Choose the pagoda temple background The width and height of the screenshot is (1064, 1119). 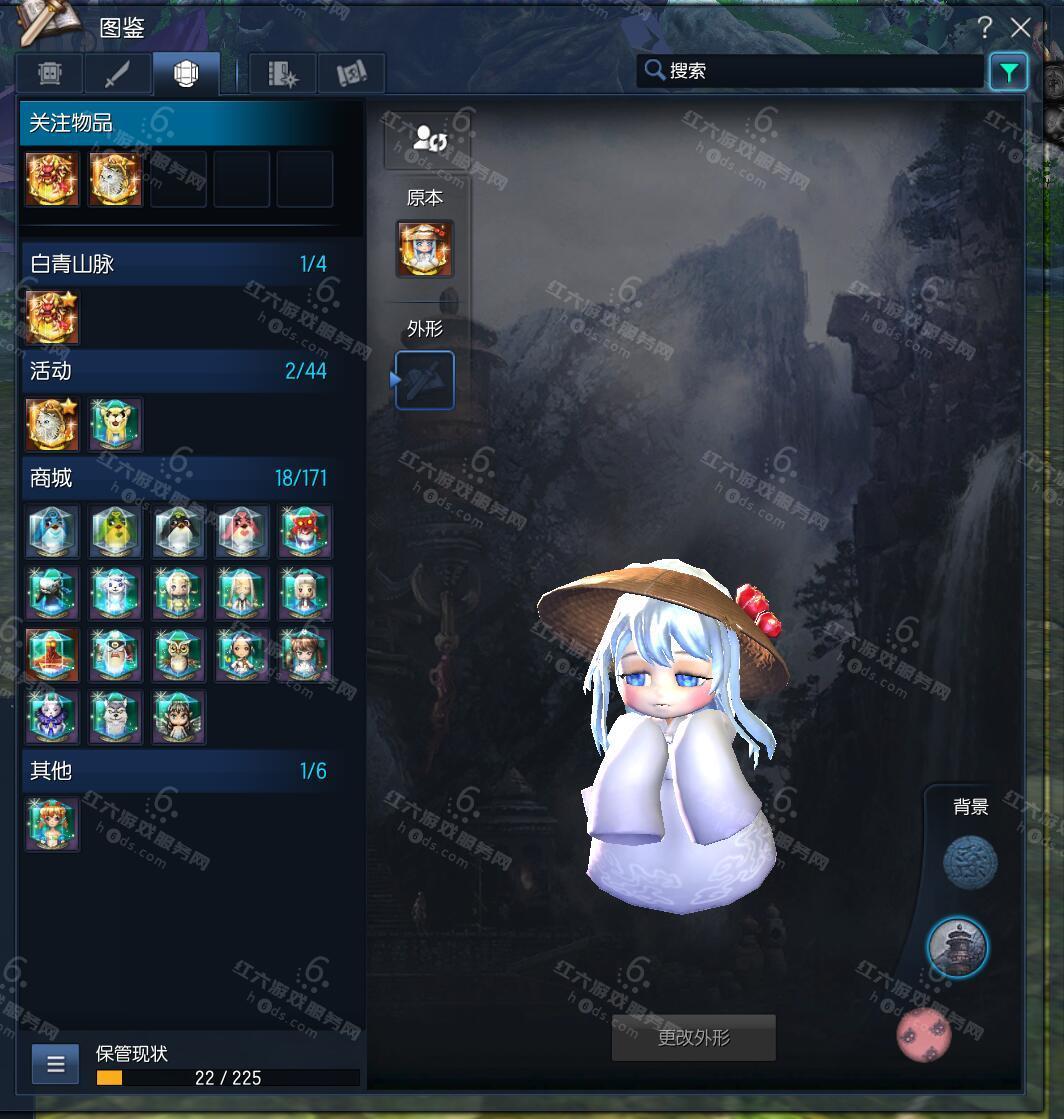[957, 947]
